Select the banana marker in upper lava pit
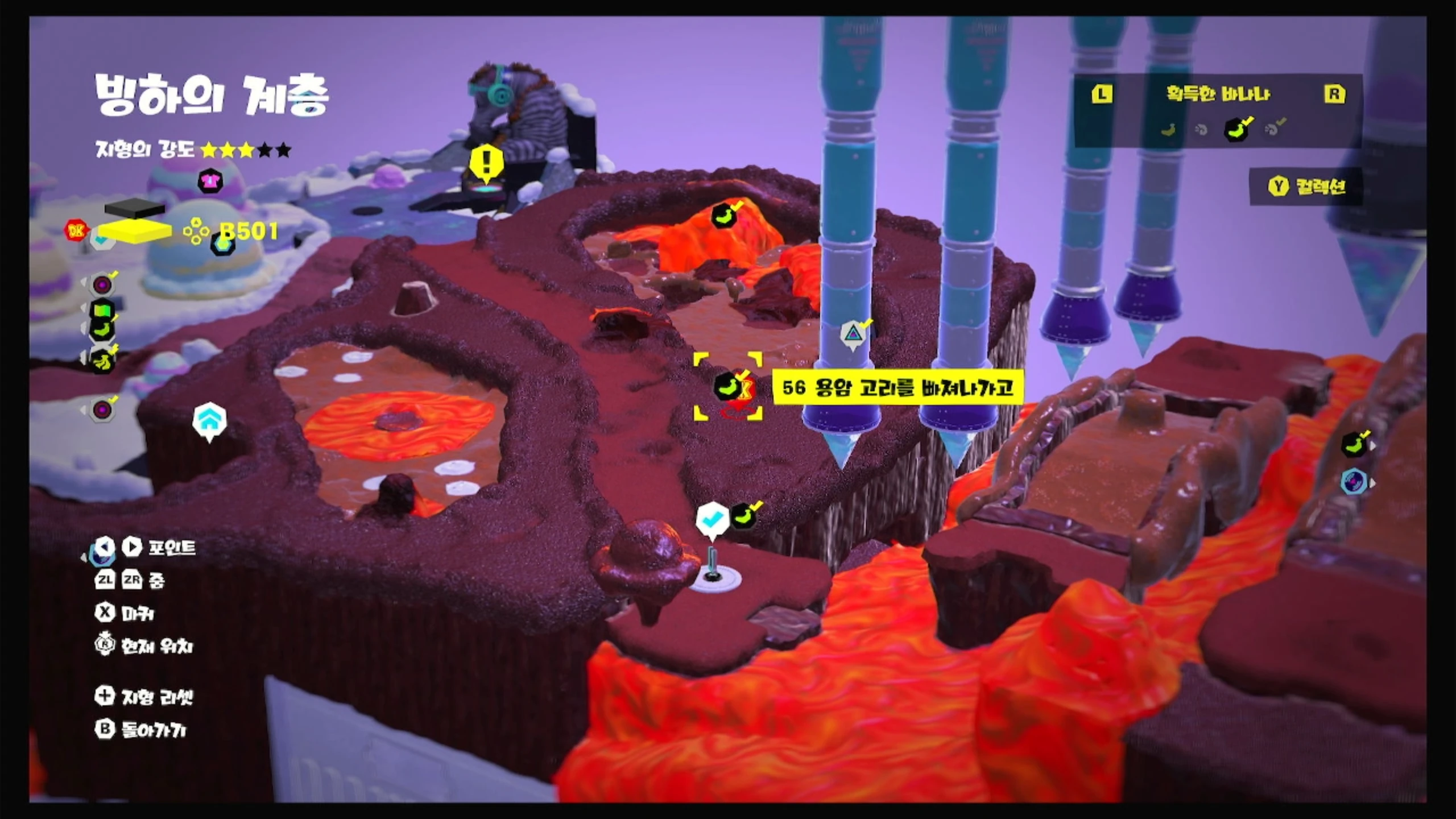 coord(724,216)
